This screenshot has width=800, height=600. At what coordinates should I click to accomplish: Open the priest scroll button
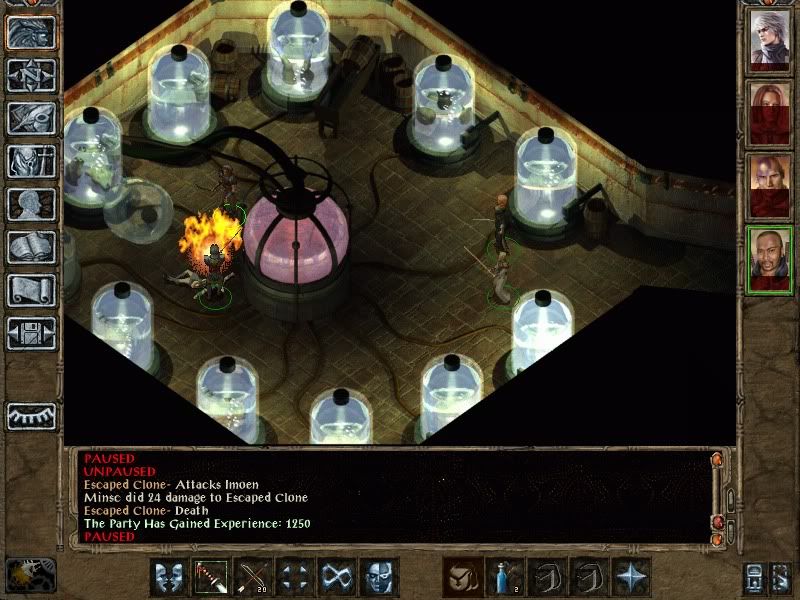point(31,290)
